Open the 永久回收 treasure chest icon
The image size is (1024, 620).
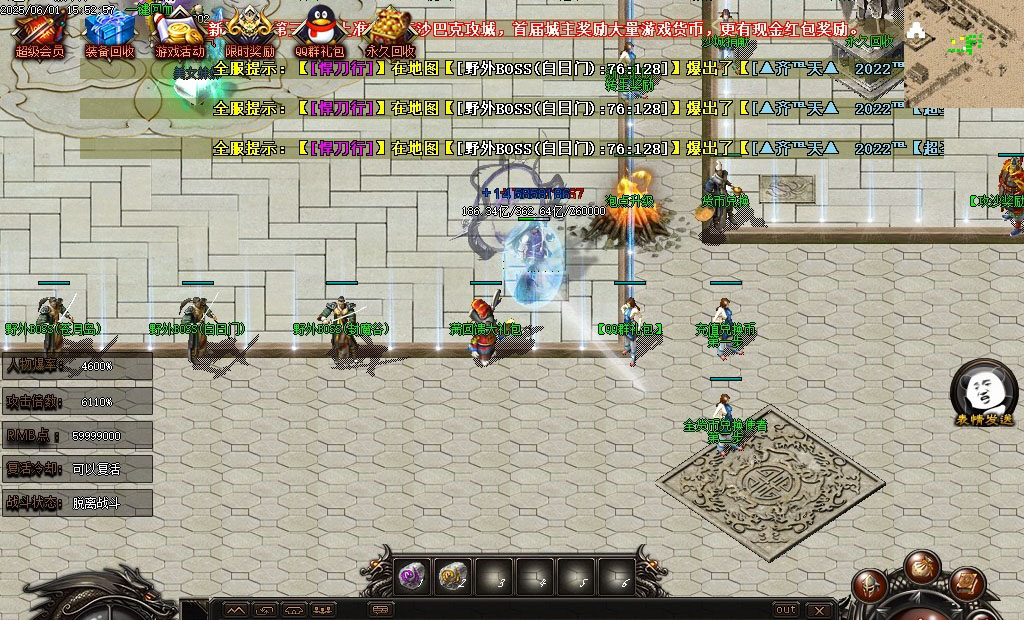tap(390, 28)
